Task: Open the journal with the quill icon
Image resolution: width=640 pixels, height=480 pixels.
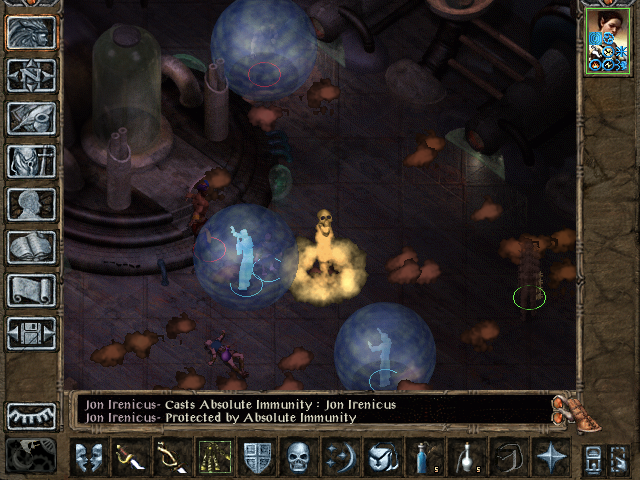Action: coord(31,118)
